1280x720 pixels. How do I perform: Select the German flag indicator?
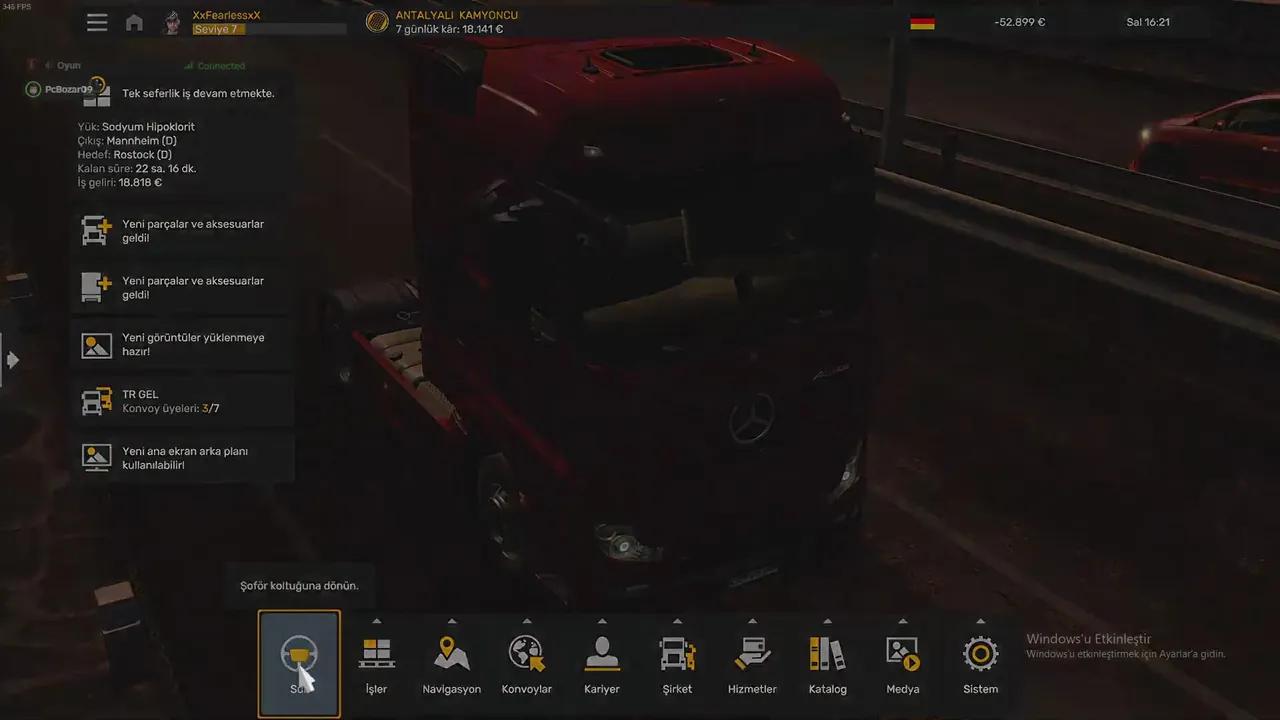pyautogui.click(x=921, y=21)
